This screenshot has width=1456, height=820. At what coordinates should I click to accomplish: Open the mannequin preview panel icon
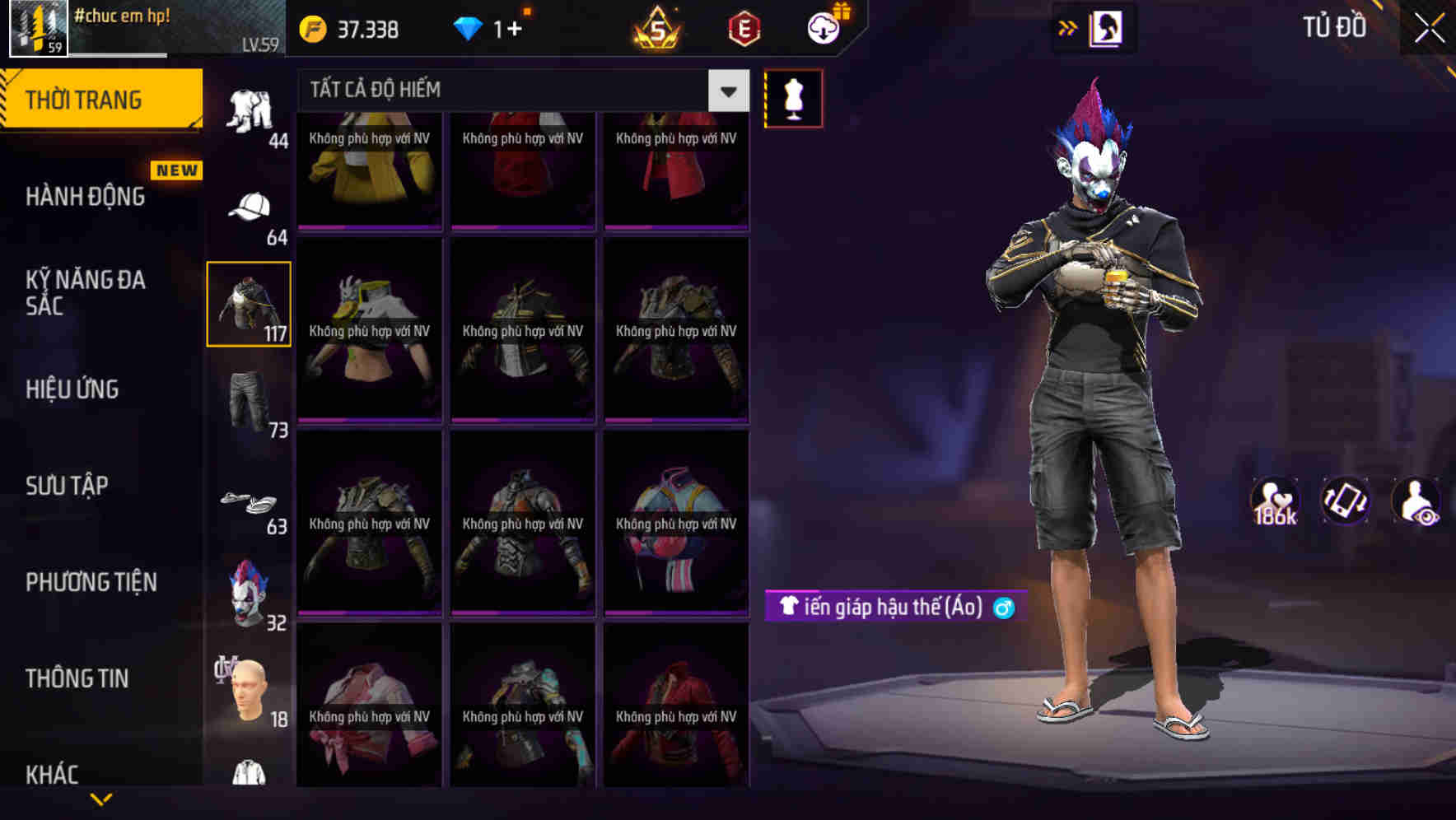[791, 97]
